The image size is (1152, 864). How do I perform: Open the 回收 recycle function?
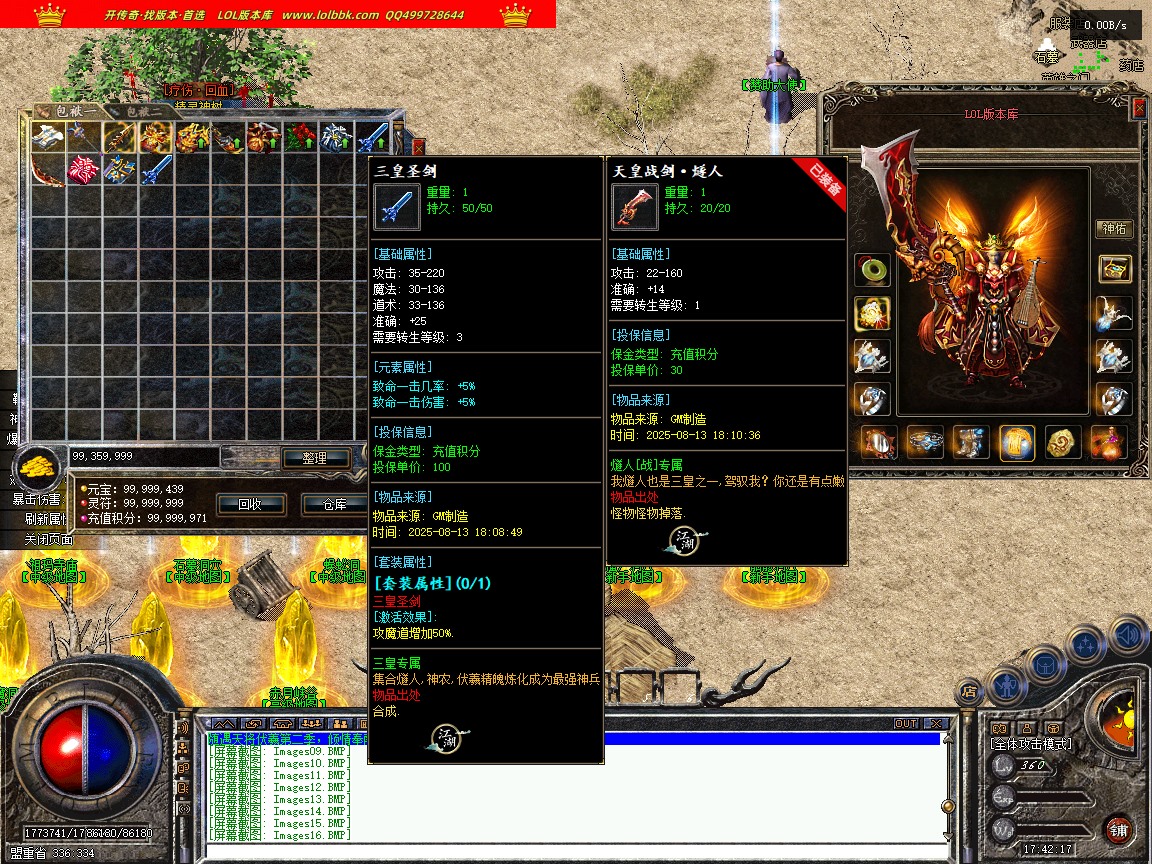coord(249,505)
